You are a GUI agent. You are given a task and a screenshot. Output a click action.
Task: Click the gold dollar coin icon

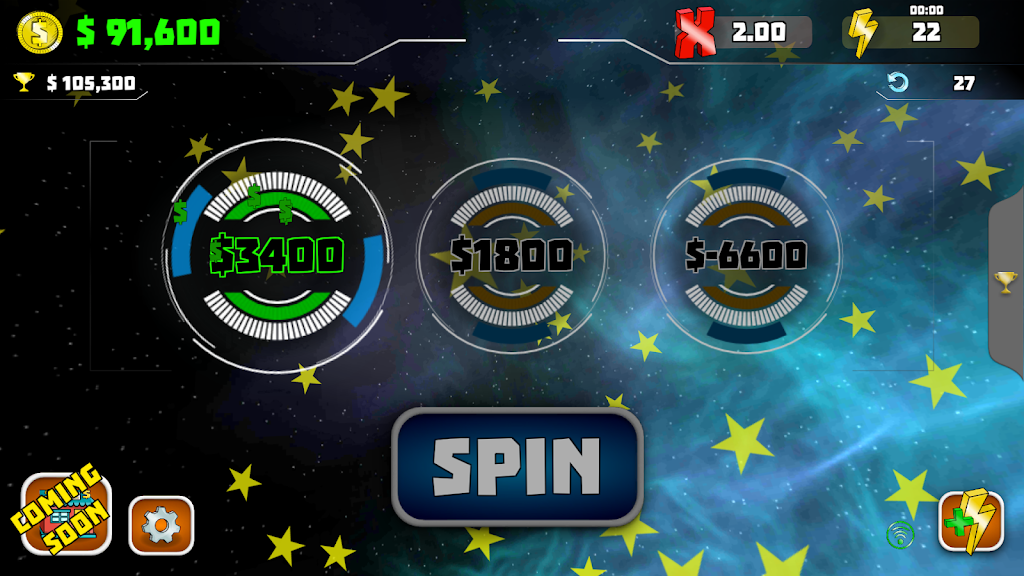click(40, 32)
